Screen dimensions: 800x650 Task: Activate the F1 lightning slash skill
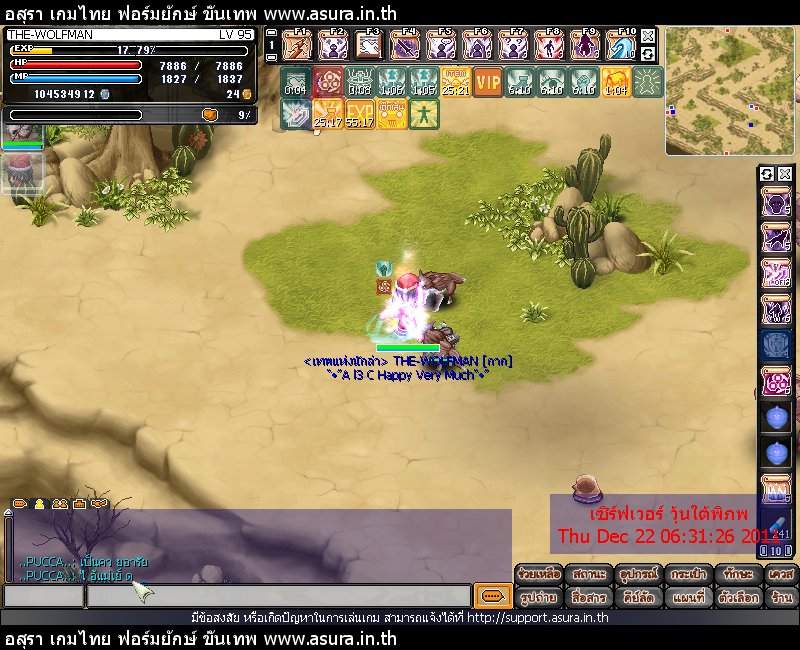tap(297, 45)
